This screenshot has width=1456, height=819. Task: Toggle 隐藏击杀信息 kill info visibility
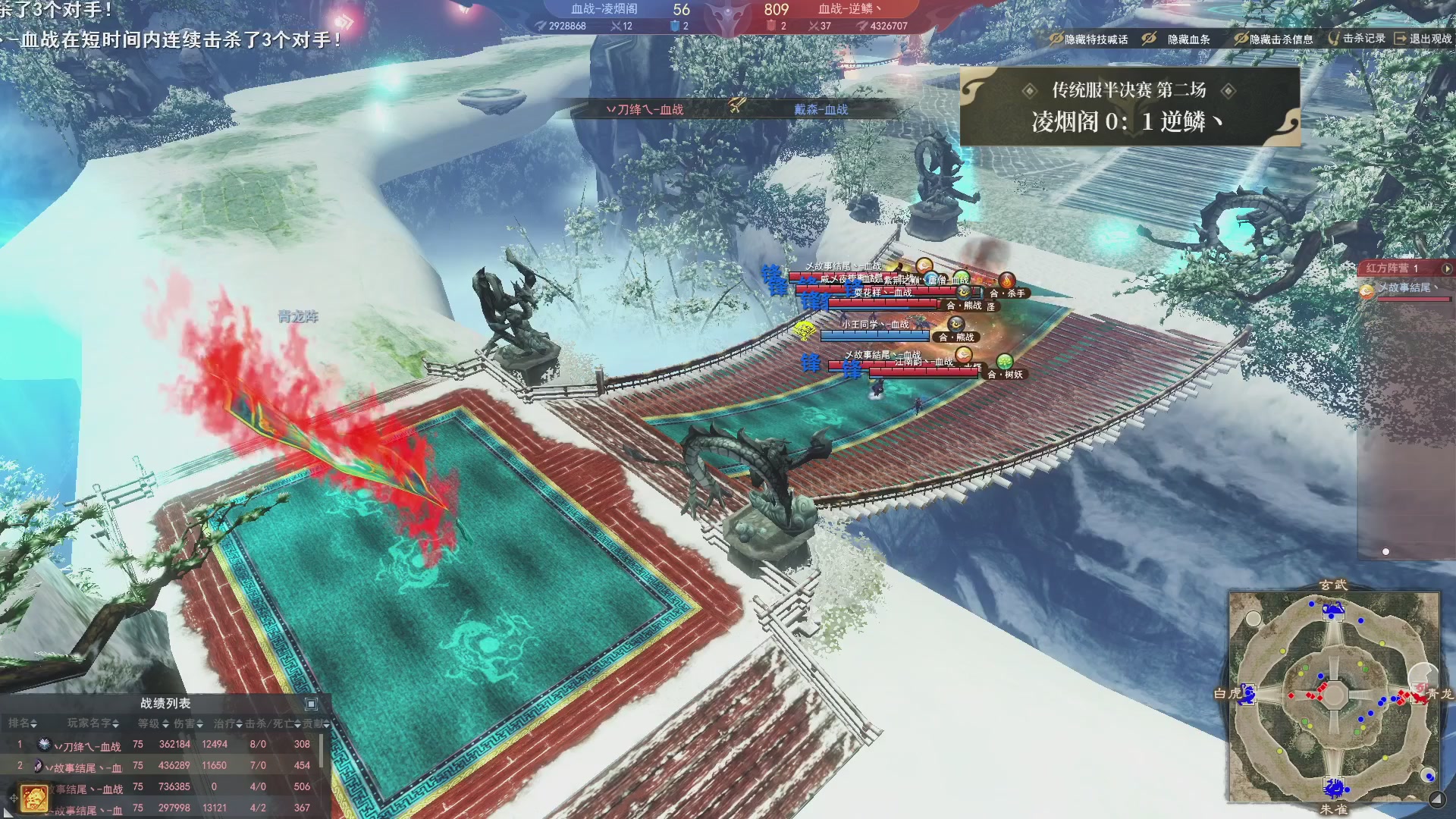[1273, 39]
